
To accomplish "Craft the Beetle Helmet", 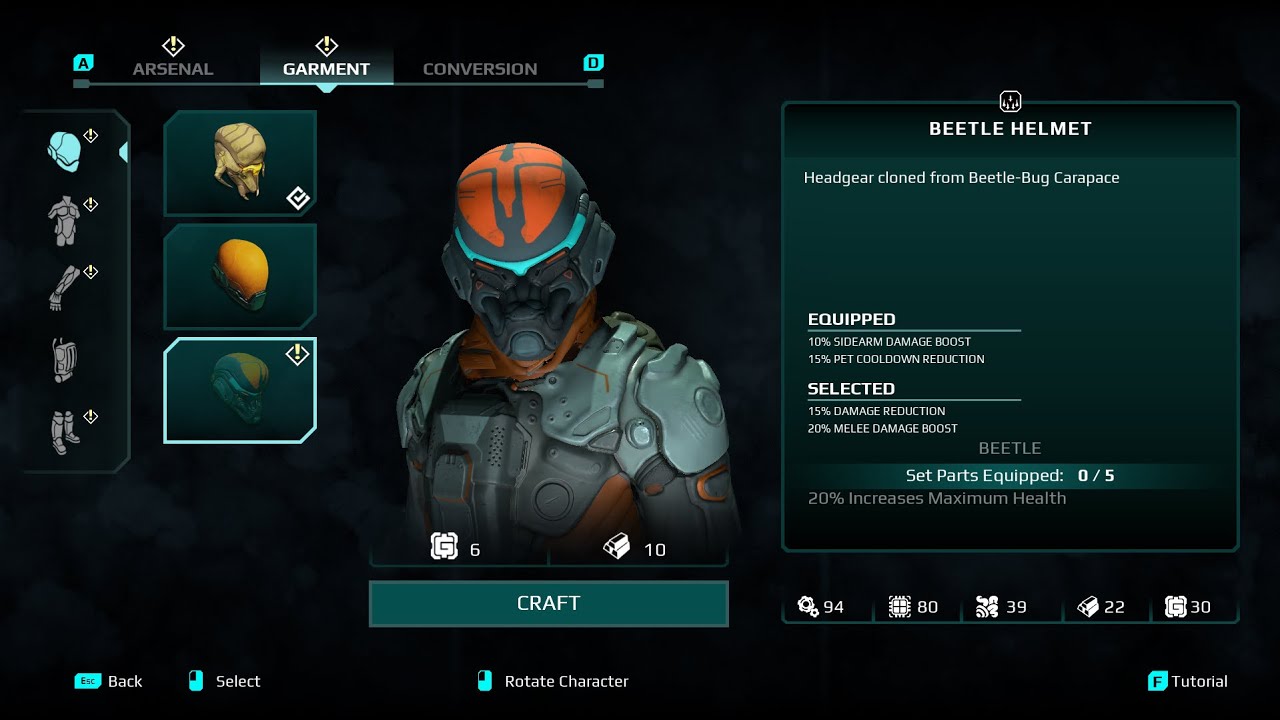I will (548, 604).
